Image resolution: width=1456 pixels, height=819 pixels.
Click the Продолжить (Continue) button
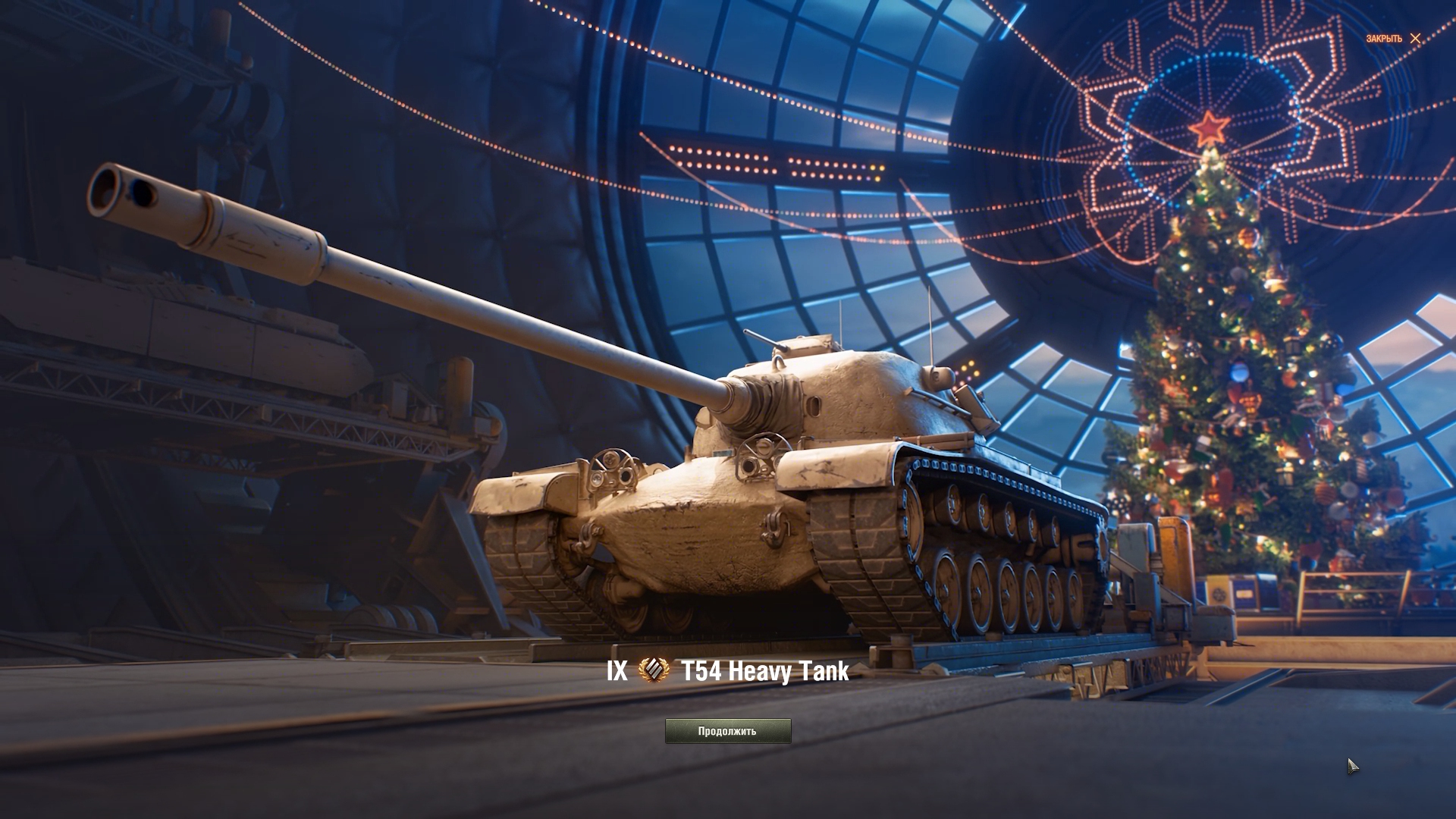[727, 731]
